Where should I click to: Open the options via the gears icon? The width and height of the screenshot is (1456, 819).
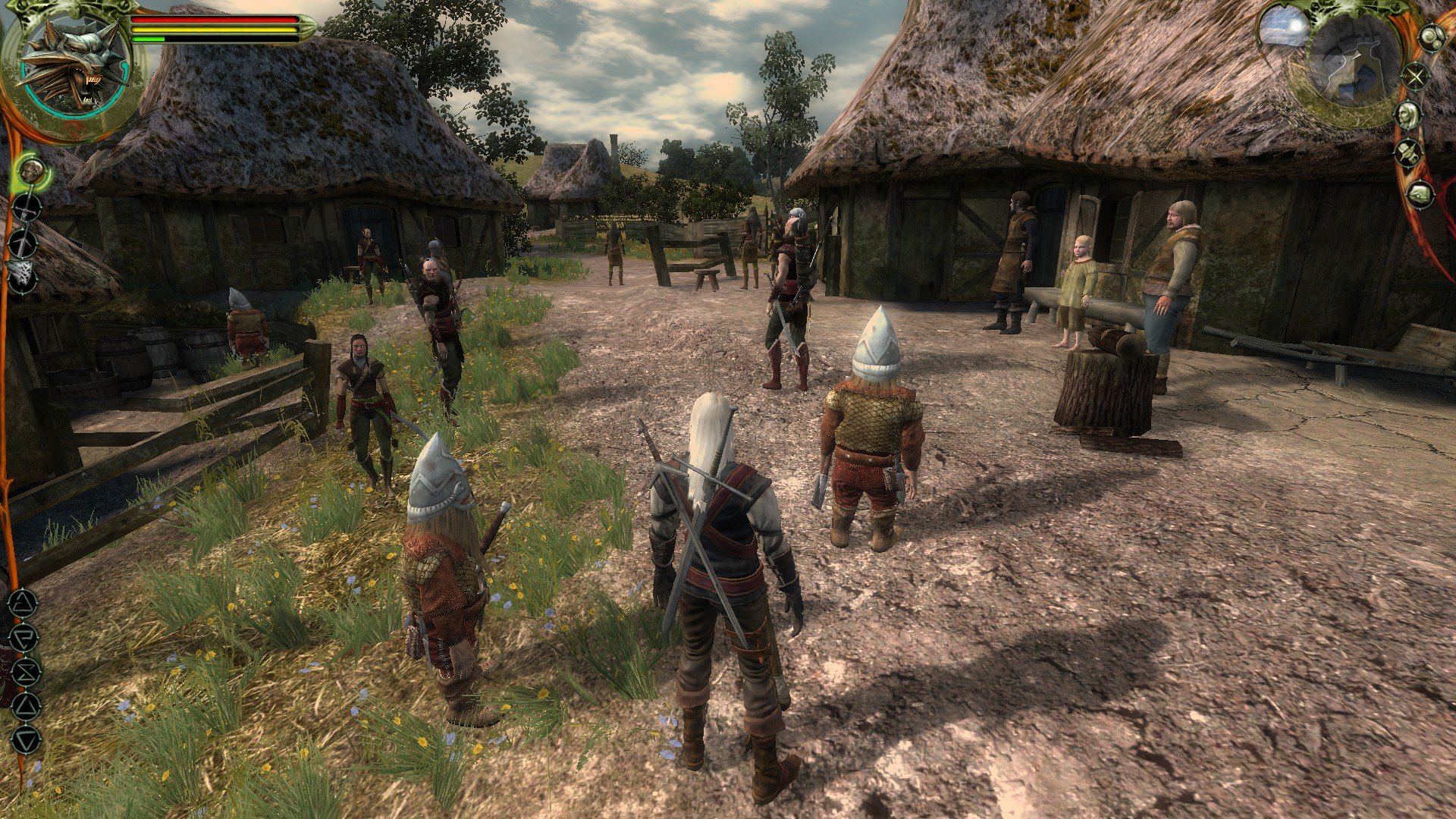point(1431,37)
